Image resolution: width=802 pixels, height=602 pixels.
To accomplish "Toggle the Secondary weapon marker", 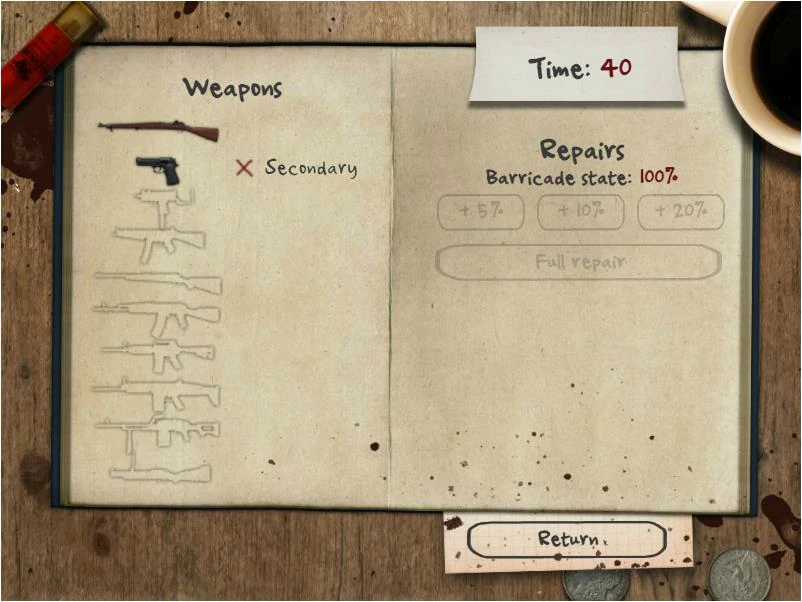I will [x=244, y=168].
